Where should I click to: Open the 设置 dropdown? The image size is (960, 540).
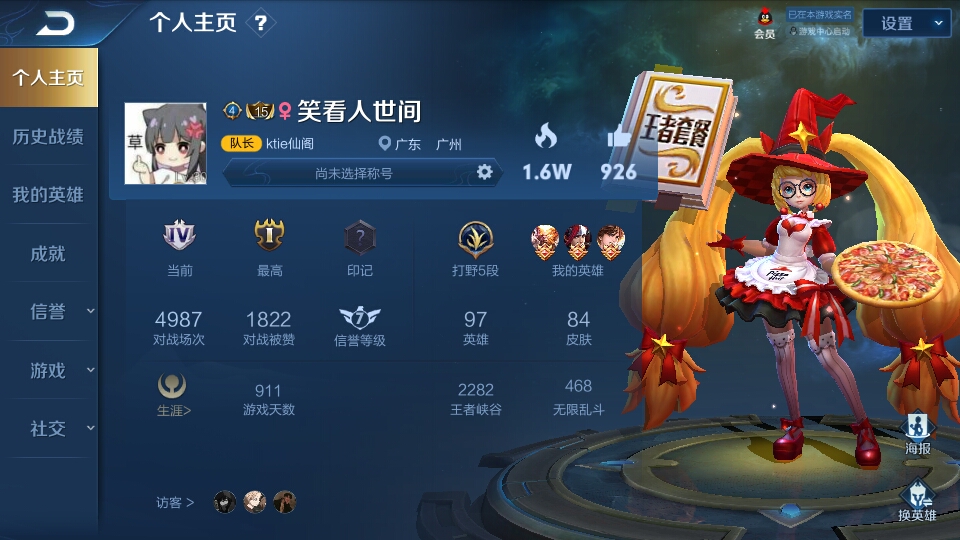pyautogui.click(x=906, y=23)
